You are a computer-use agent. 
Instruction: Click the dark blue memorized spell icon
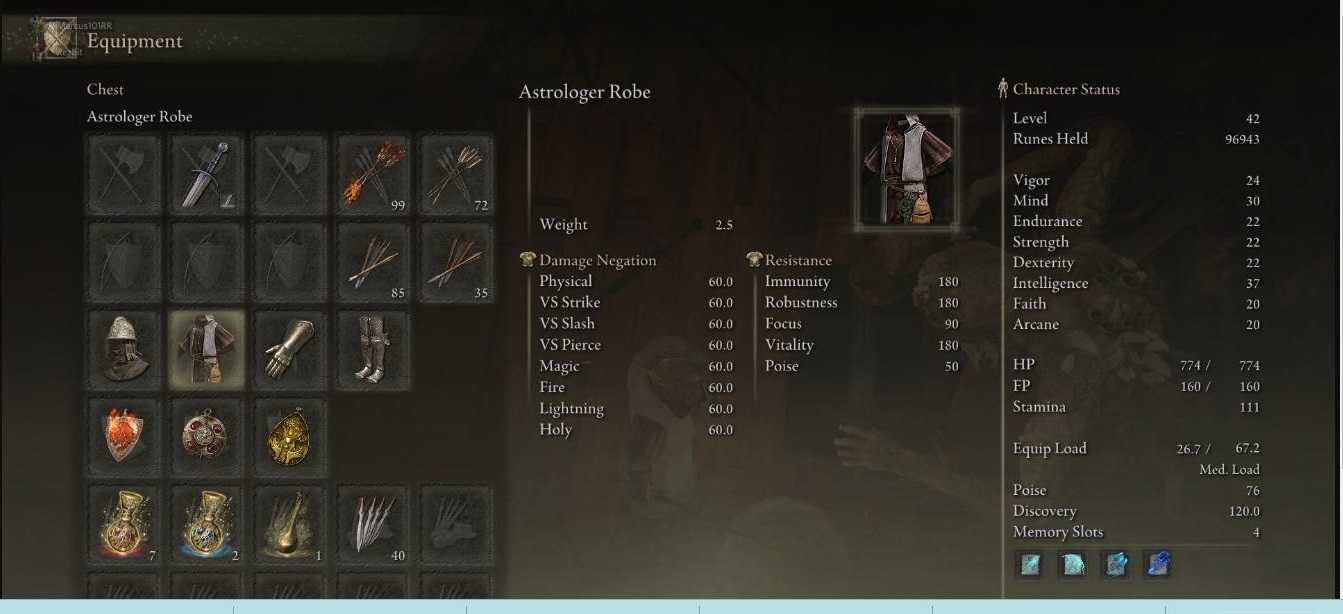pos(1158,564)
